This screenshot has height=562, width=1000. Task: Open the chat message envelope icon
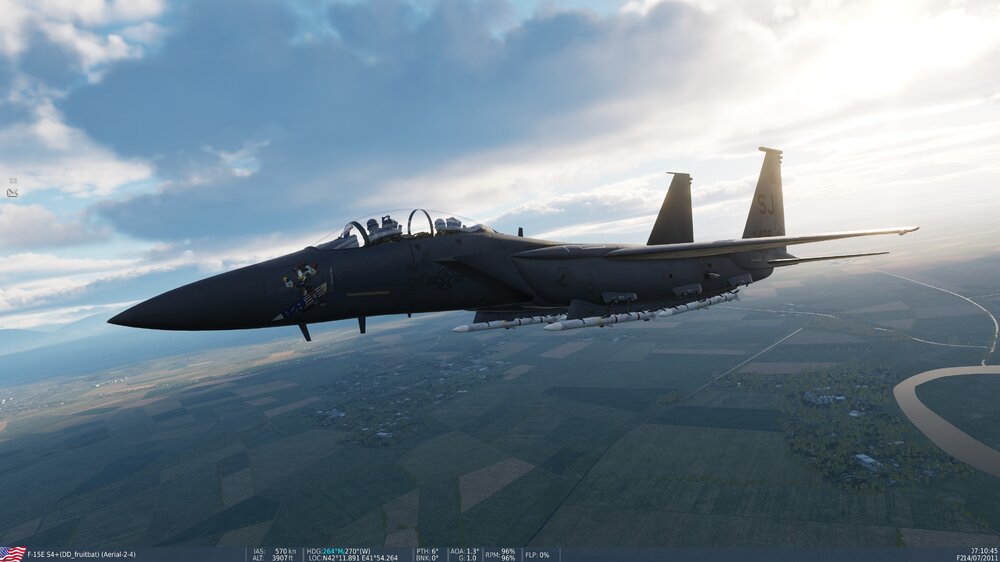(x=12, y=193)
